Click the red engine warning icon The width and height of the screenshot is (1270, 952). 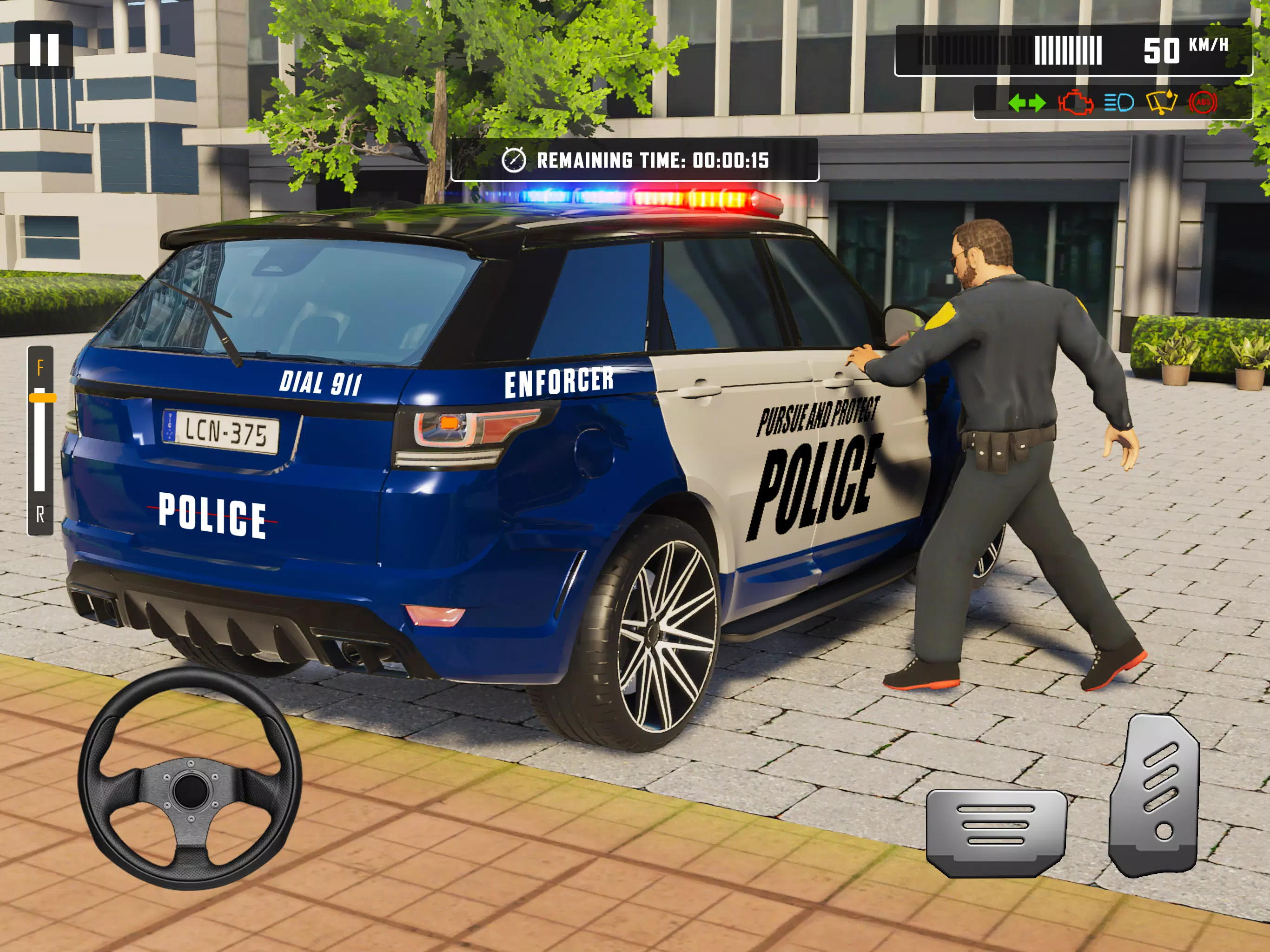[x=1075, y=103]
